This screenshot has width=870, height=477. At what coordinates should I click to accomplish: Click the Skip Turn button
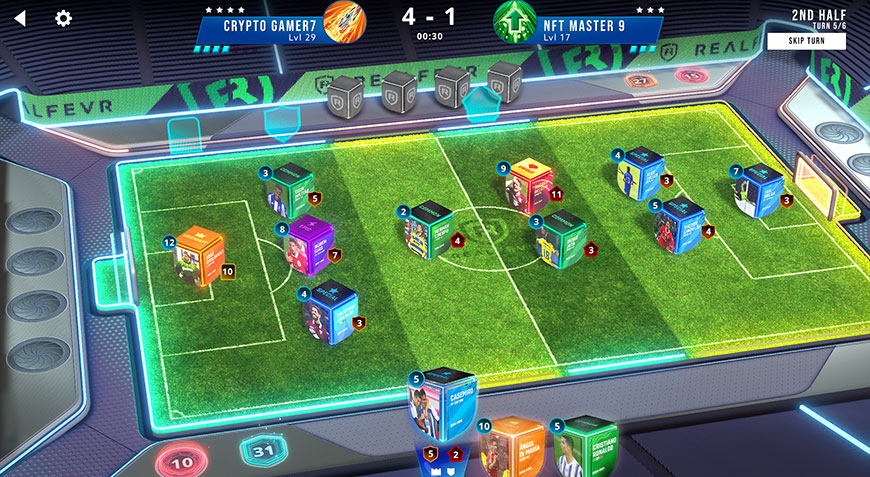806,41
